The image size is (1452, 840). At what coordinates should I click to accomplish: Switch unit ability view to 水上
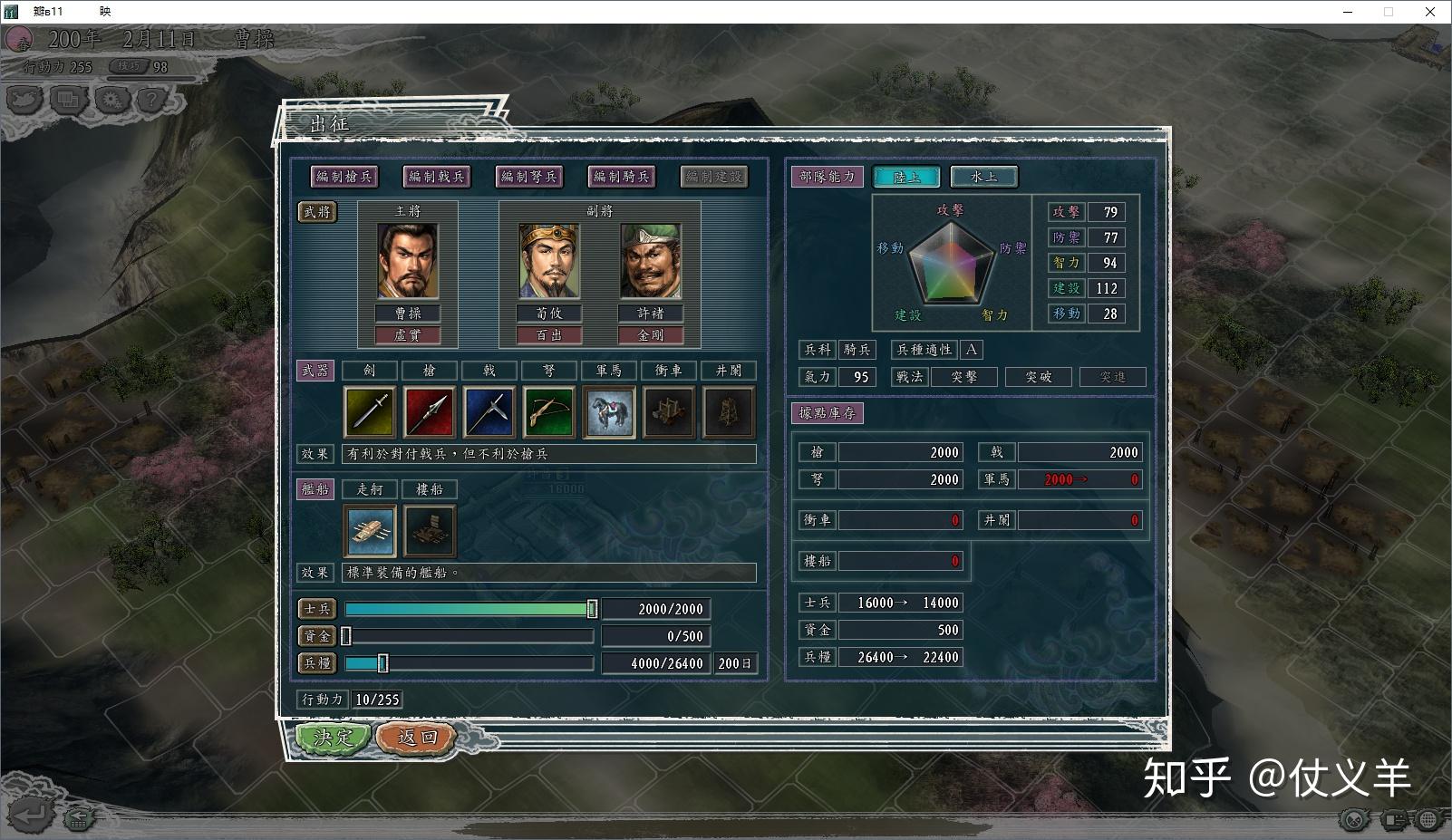(x=984, y=177)
